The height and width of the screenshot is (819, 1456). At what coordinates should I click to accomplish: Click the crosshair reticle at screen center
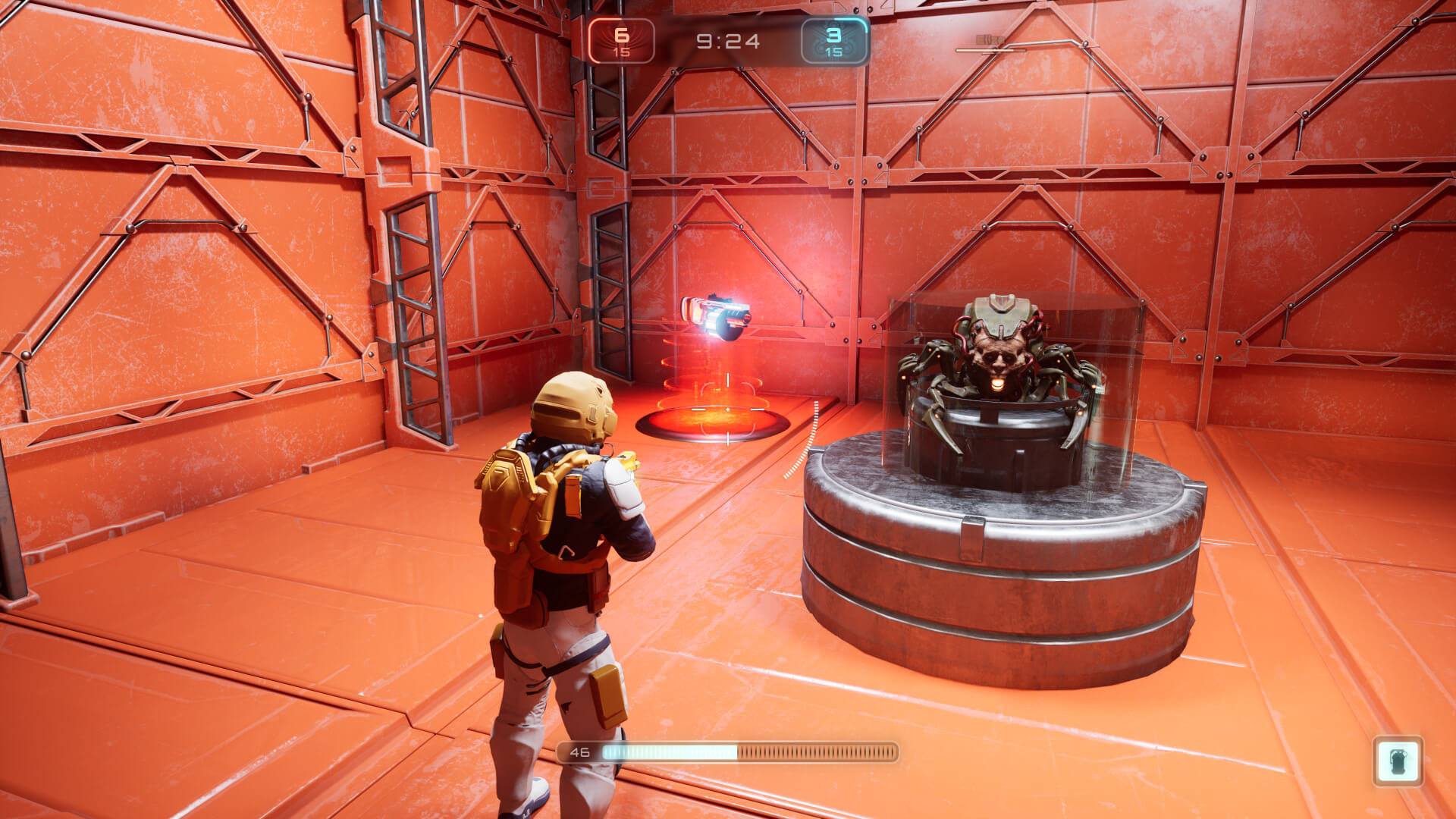pyautogui.click(x=728, y=409)
